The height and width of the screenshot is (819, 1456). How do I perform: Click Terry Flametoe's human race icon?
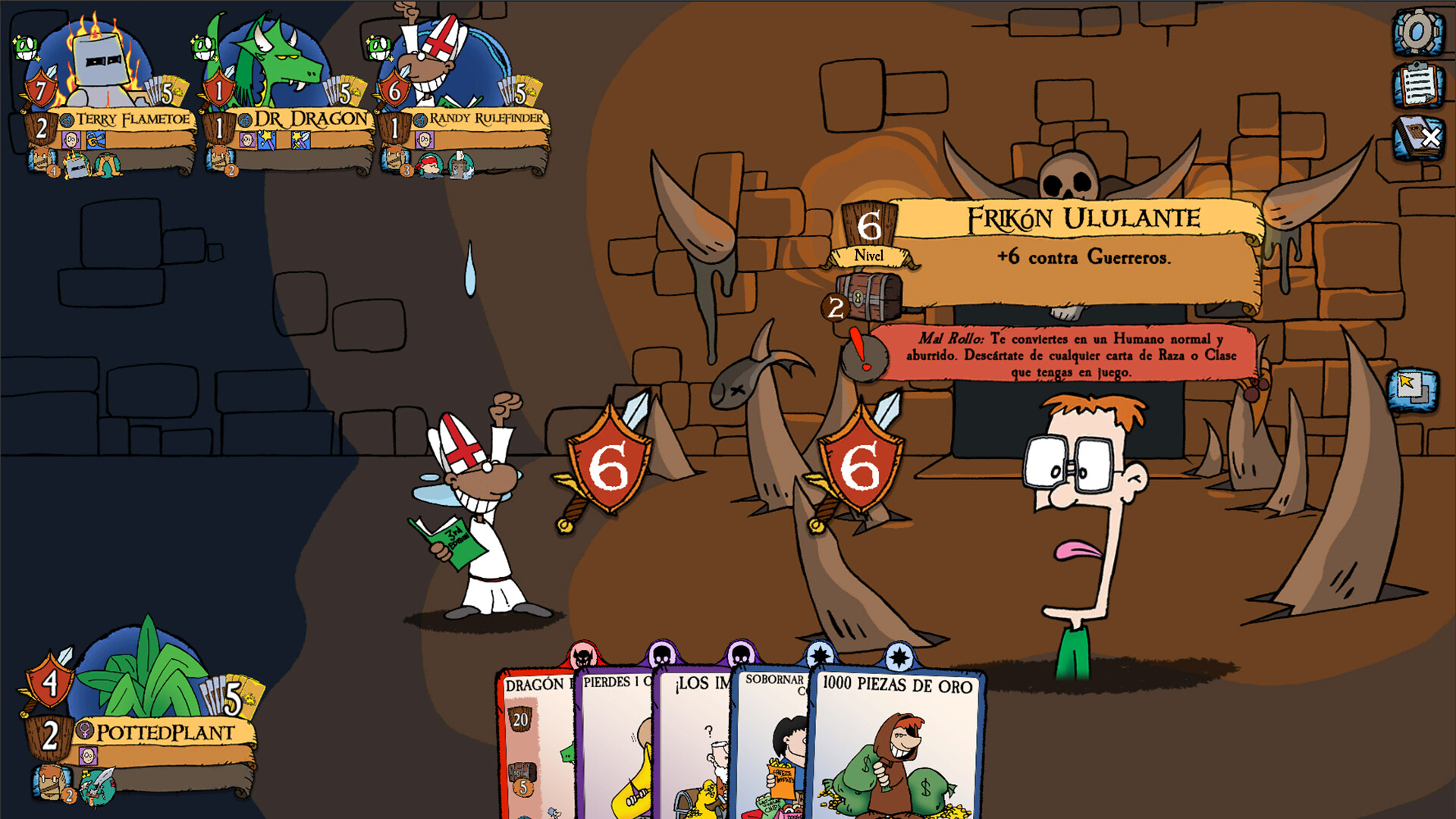point(71,140)
